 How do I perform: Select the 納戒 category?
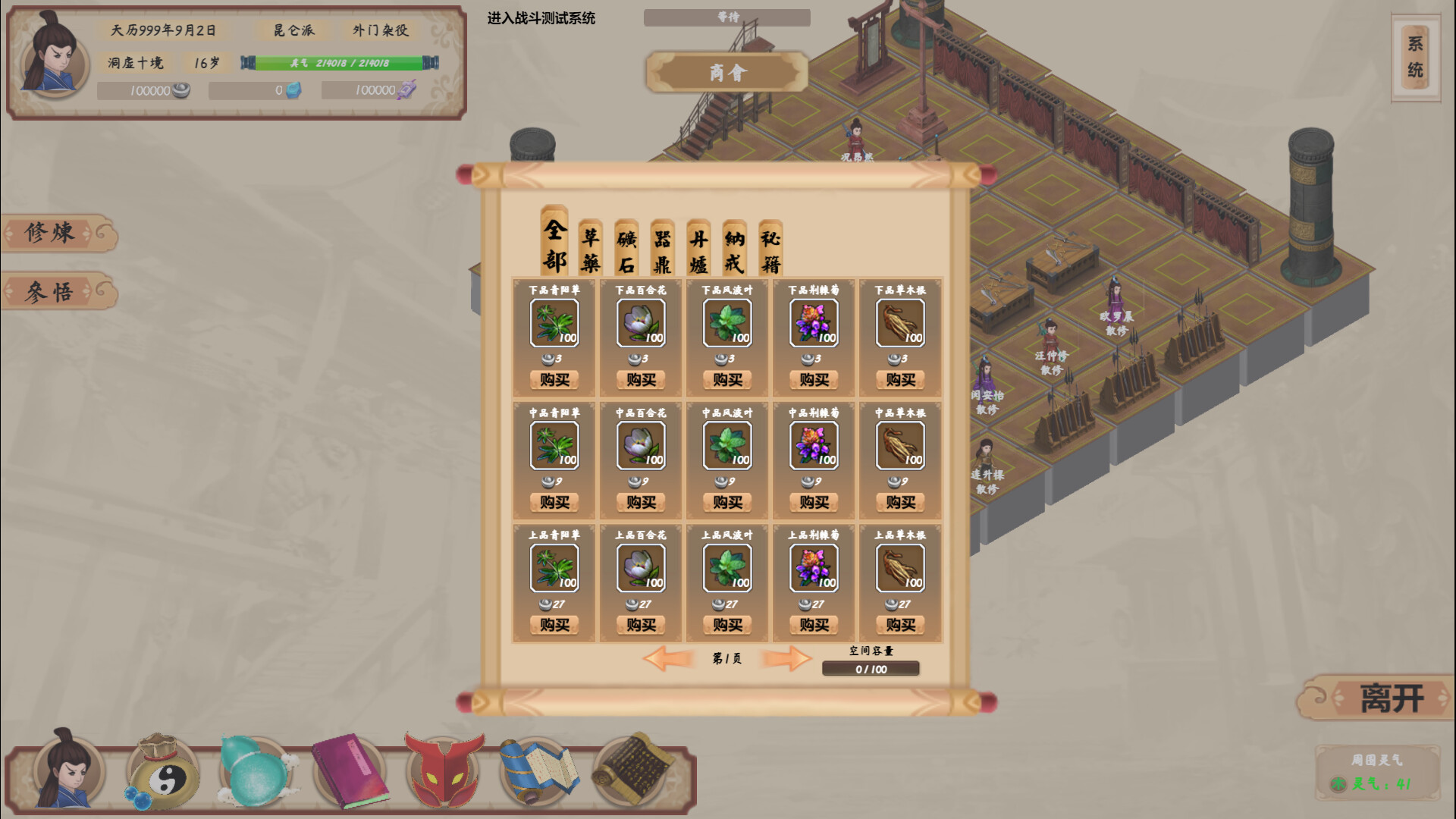click(x=733, y=248)
